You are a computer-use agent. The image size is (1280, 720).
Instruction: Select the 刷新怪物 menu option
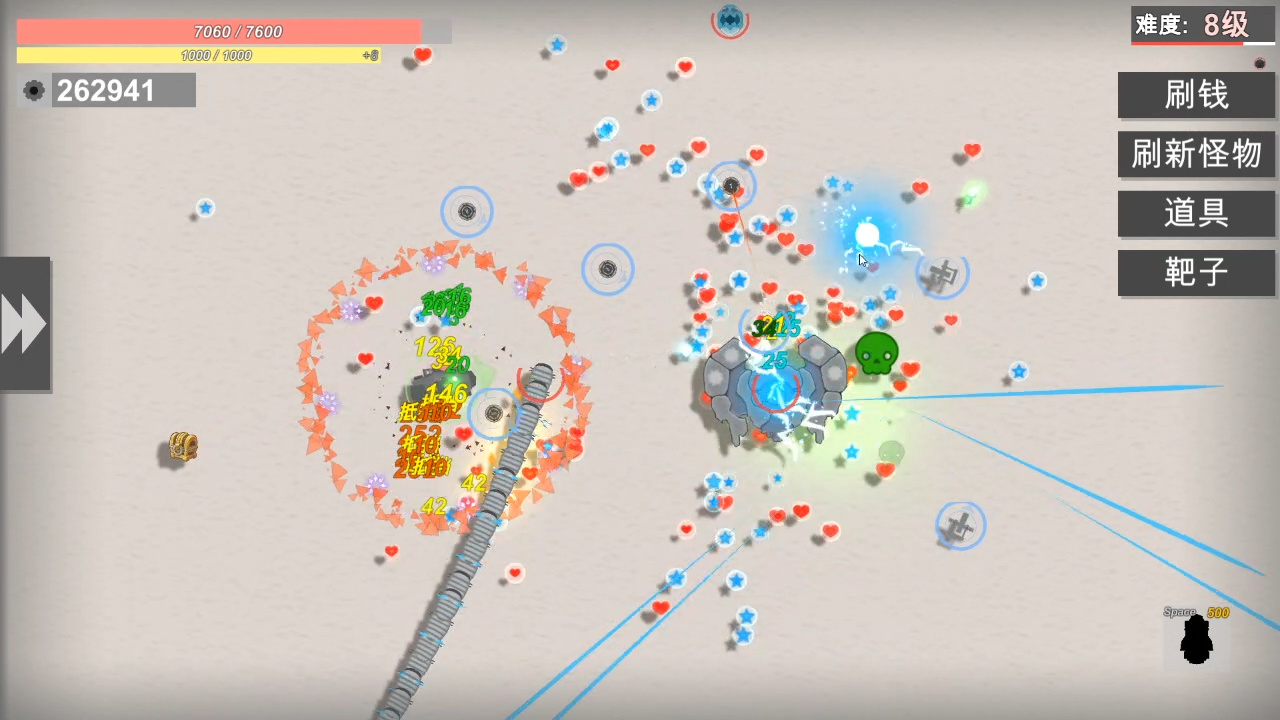1196,154
